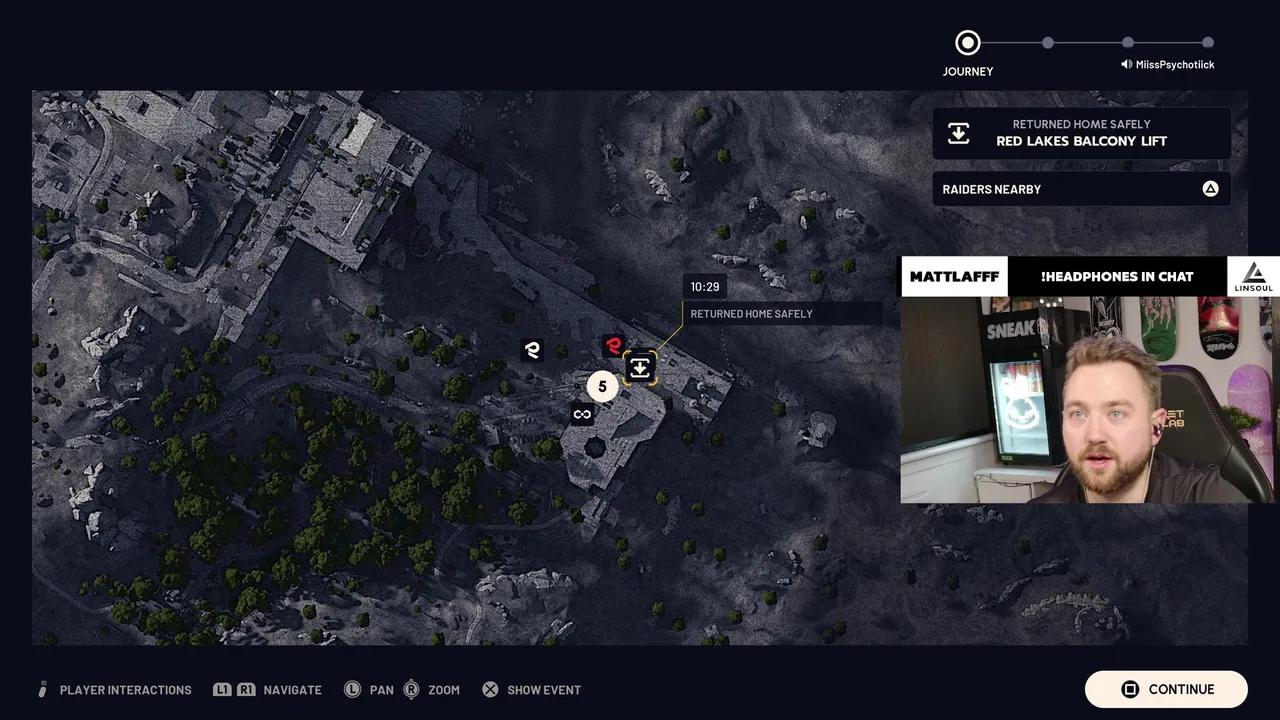Toggle the square icon inside the Continue button
The height and width of the screenshot is (720, 1280).
pyautogui.click(x=1130, y=689)
